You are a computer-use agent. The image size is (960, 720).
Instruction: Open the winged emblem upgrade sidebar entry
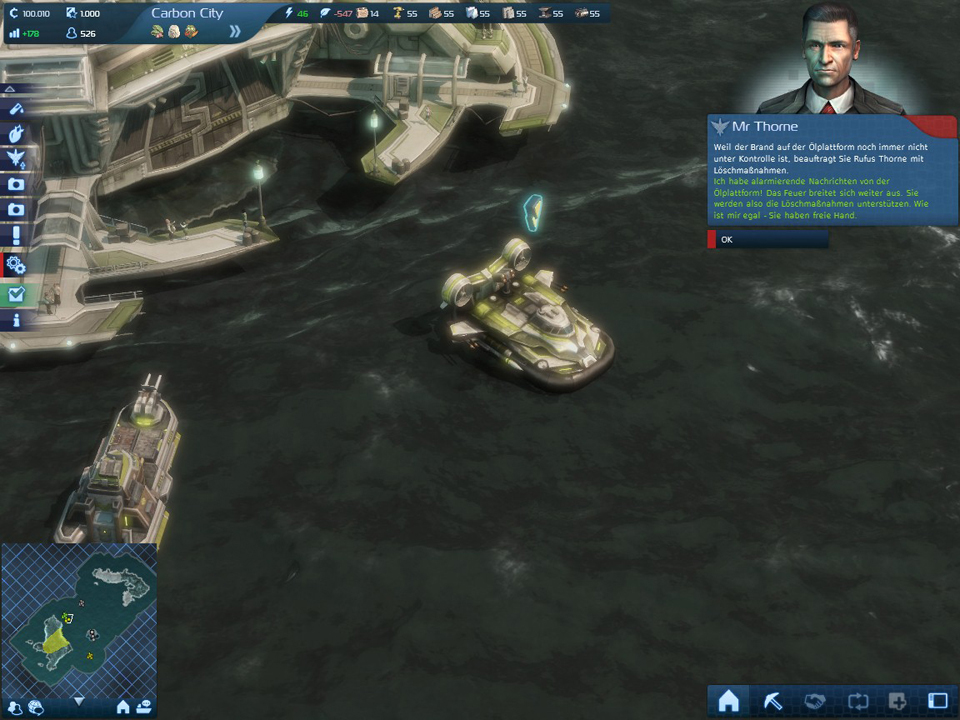(x=16, y=158)
